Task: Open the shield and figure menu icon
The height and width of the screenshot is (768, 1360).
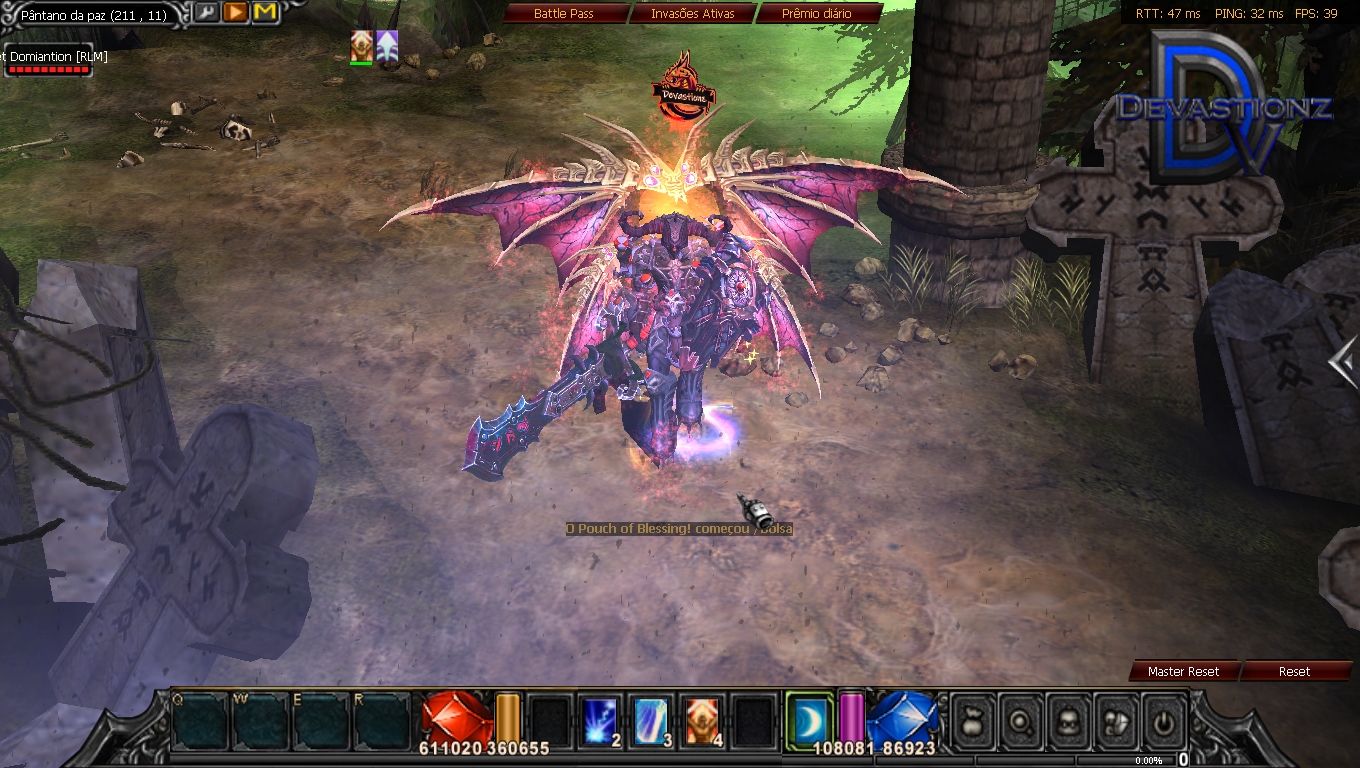Action: [1117, 720]
